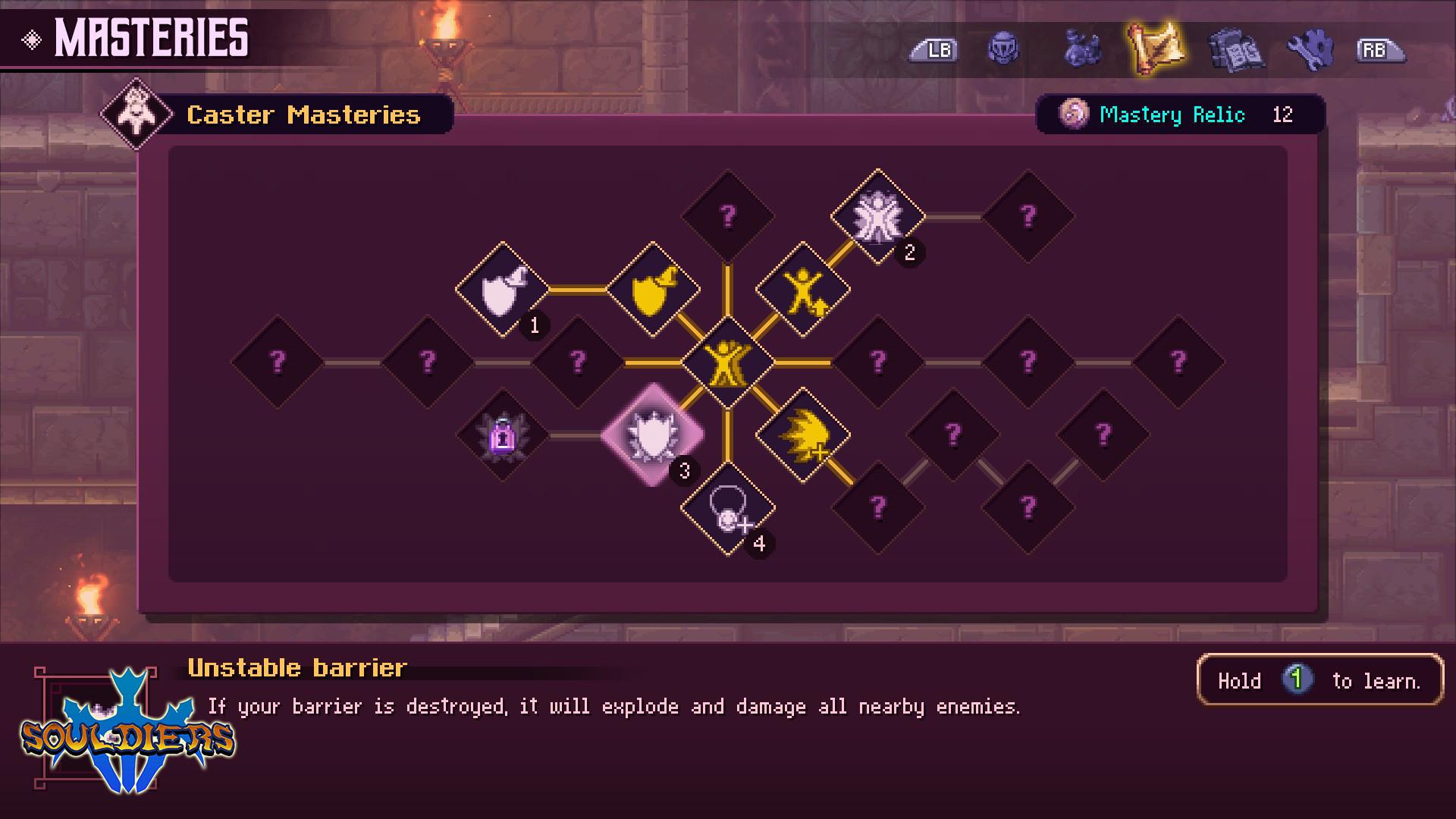Click the yellow explosion mastery node
The image size is (1456, 819).
(x=802, y=434)
